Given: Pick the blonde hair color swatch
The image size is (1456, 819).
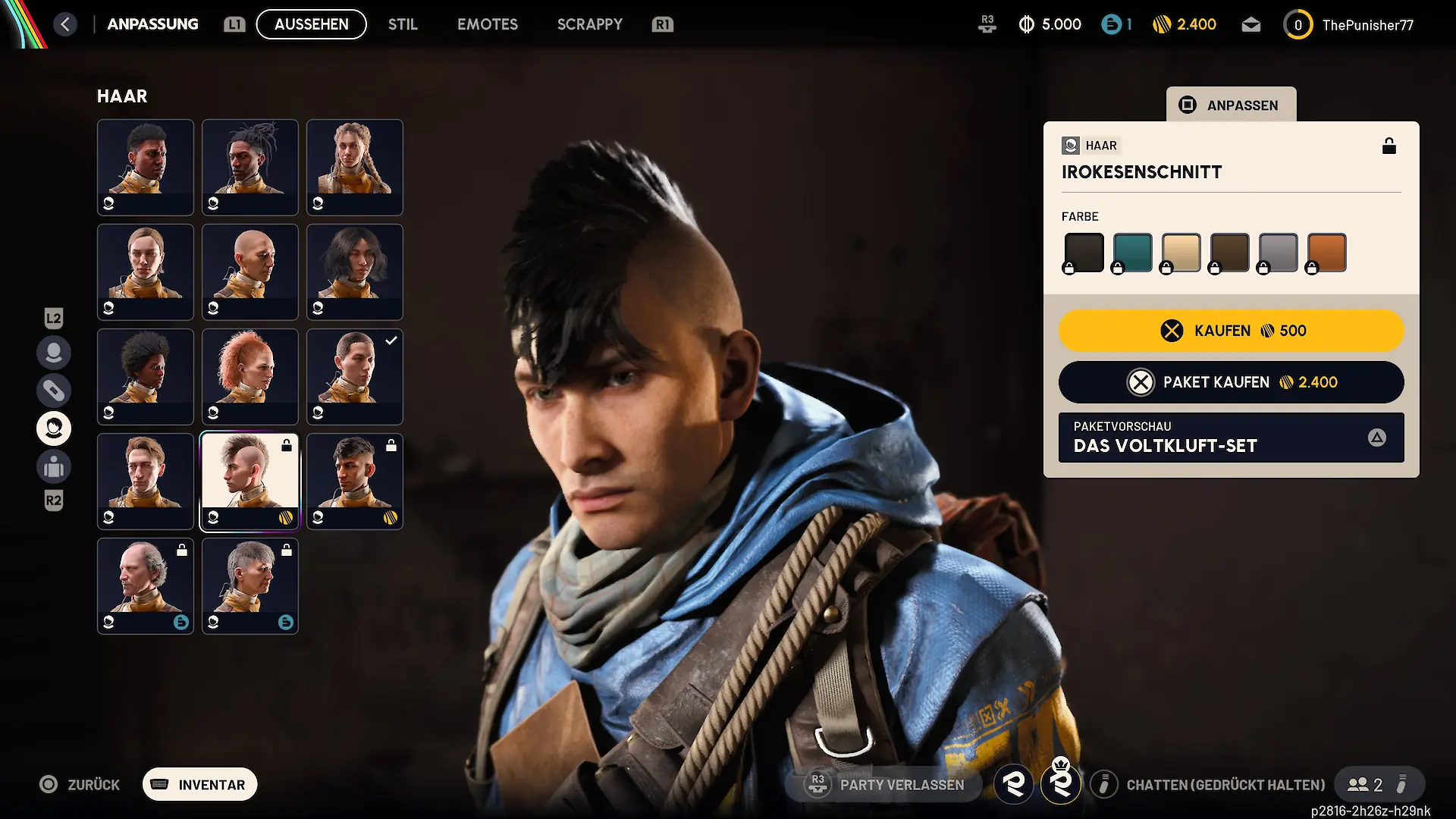Looking at the screenshot, I should pyautogui.click(x=1181, y=253).
